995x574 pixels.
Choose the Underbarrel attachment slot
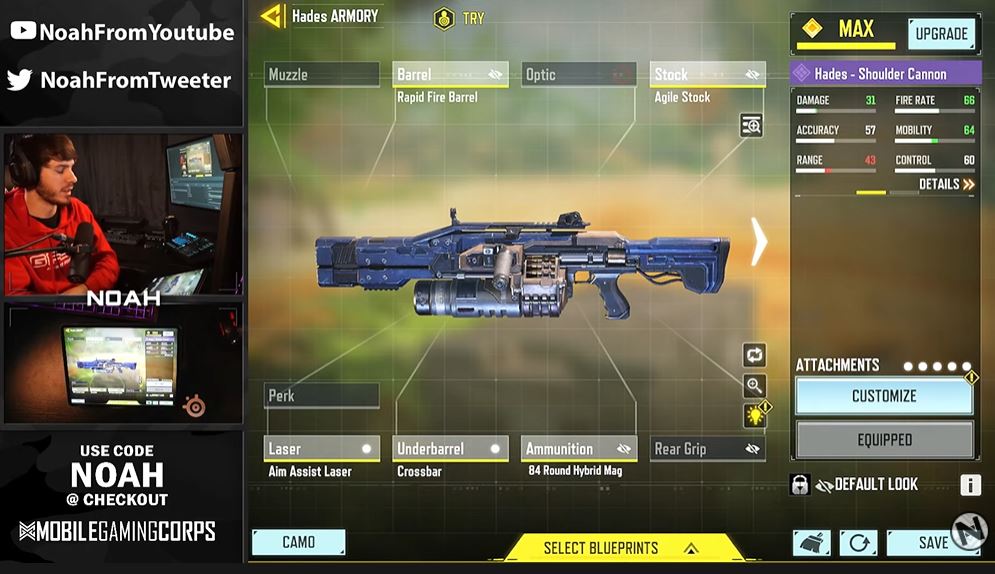coord(450,449)
